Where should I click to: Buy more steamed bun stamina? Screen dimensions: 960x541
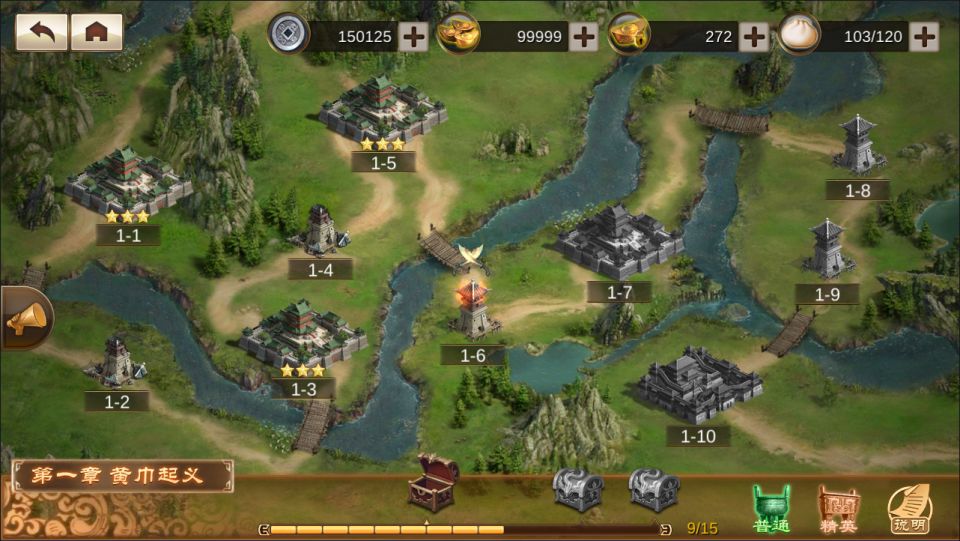click(x=924, y=37)
